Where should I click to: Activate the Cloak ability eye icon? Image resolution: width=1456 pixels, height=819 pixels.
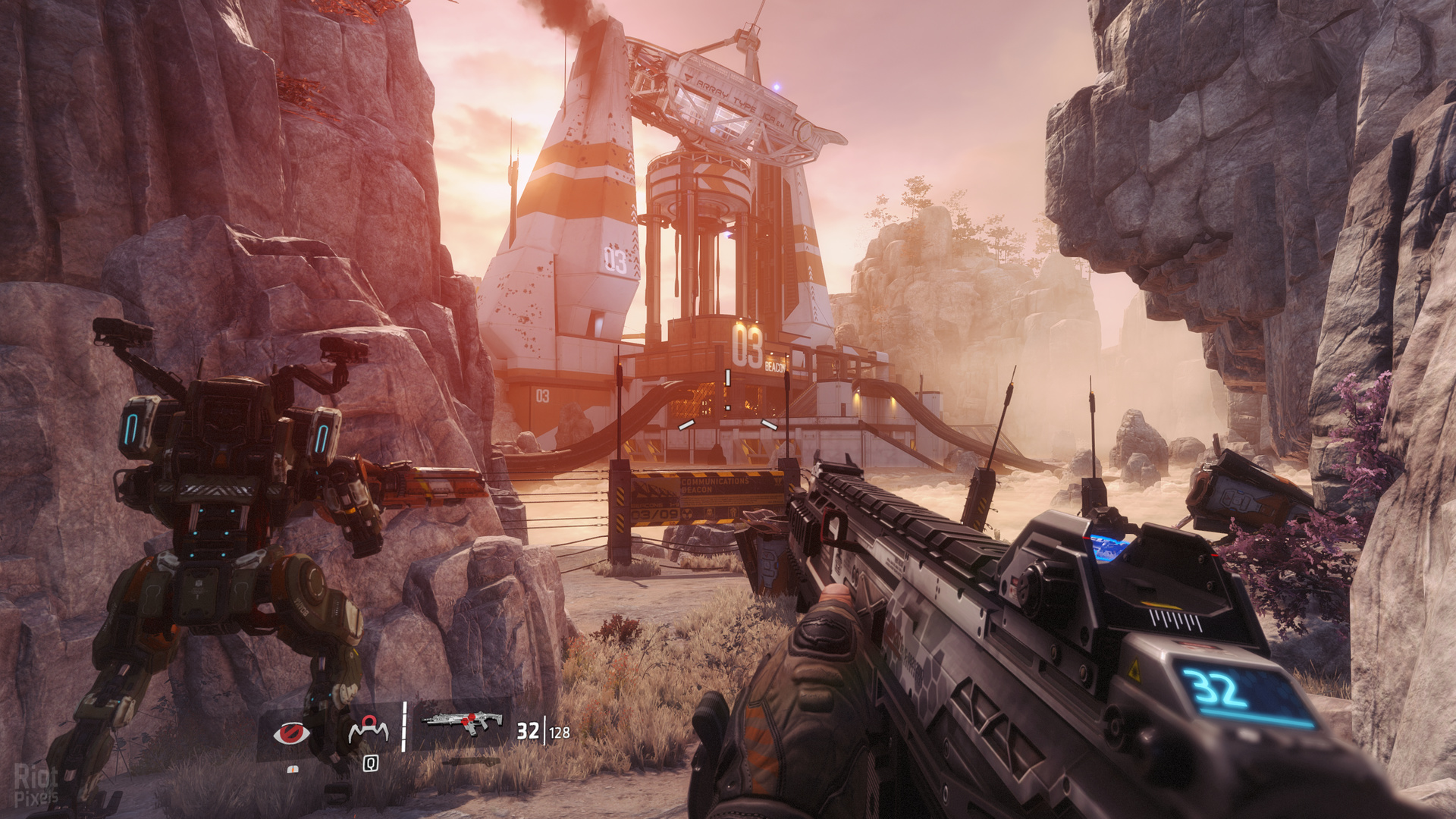coord(291,733)
